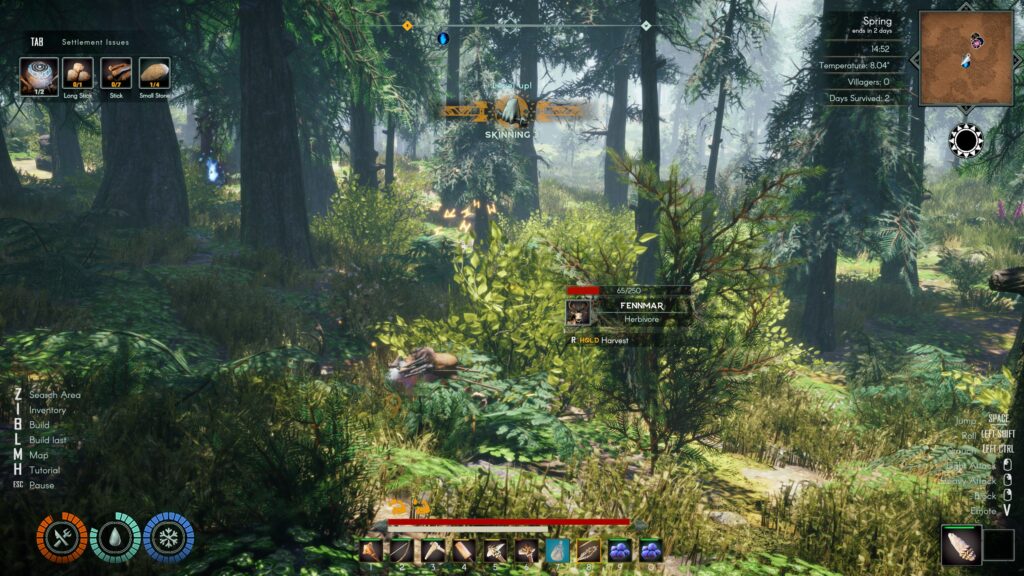Choose the stone hammer in hotbar slot 3
Image resolution: width=1024 pixels, height=576 pixels.
433,549
